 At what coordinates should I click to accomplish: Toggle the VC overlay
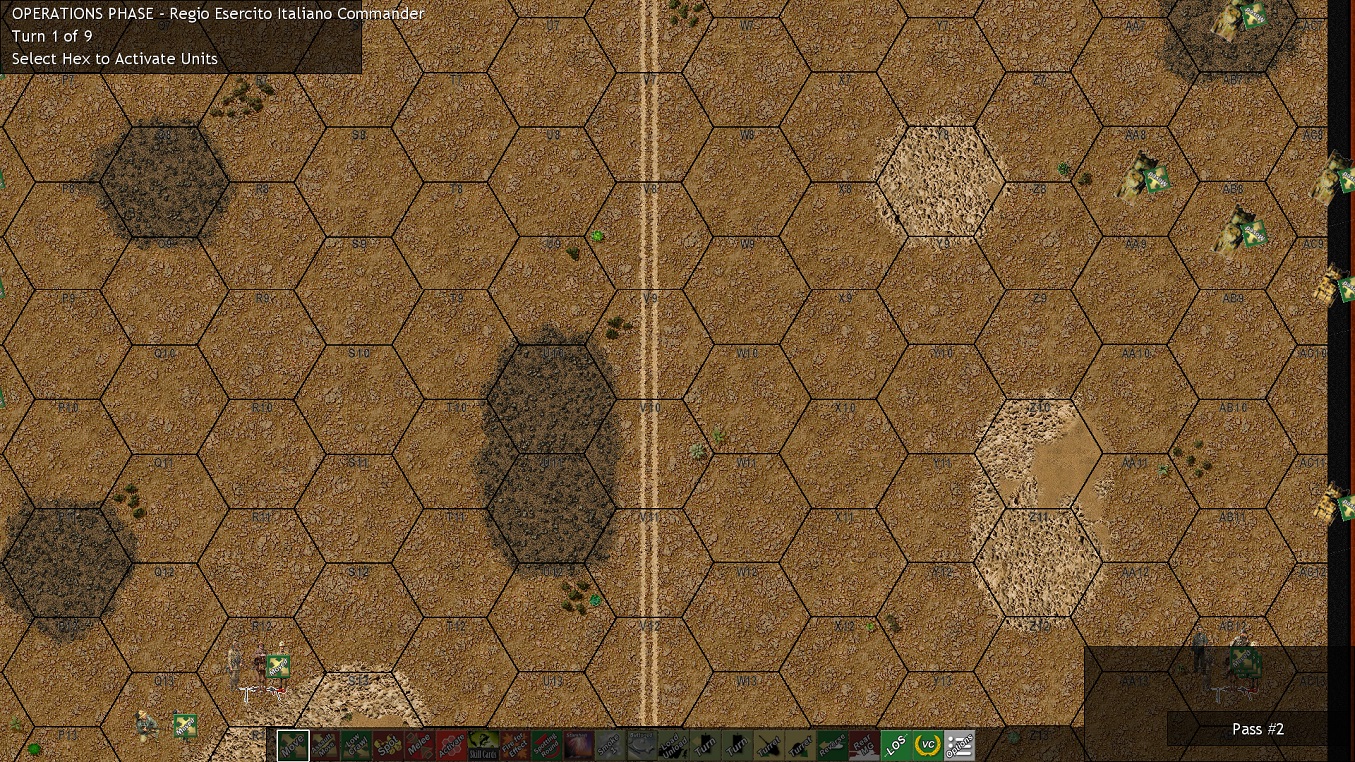click(x=930, y=745)
